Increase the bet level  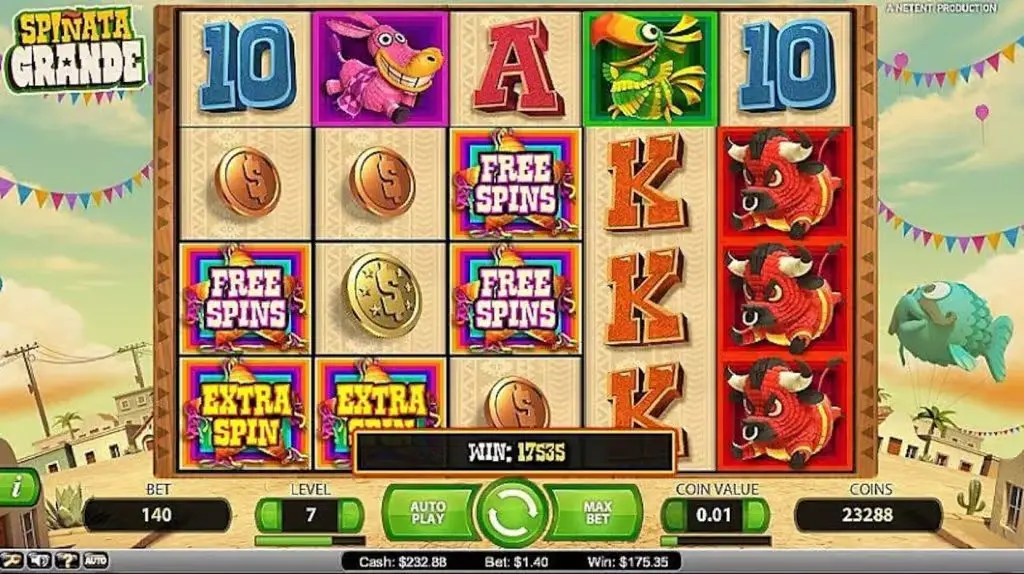[x=350, y=515]
